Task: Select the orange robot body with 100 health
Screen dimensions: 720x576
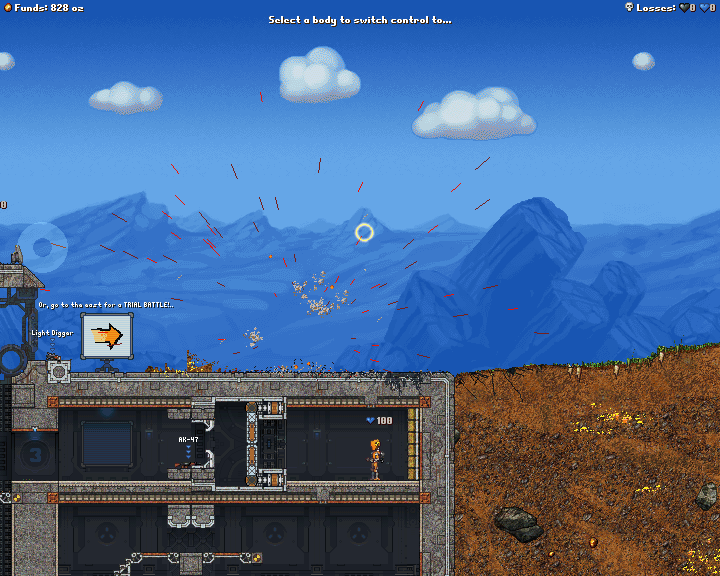Action: coord(375,458)
